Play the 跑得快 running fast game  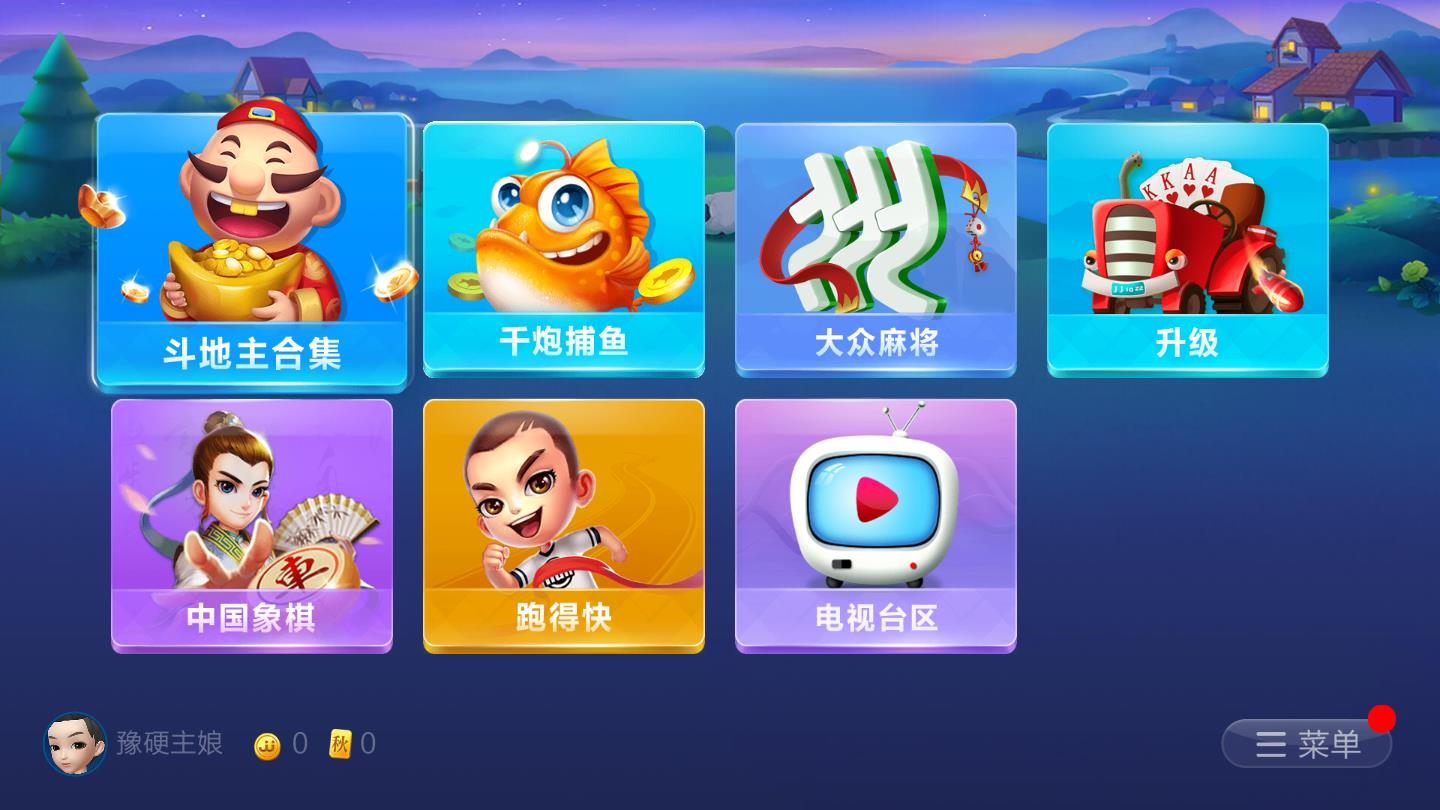point(563,525)
